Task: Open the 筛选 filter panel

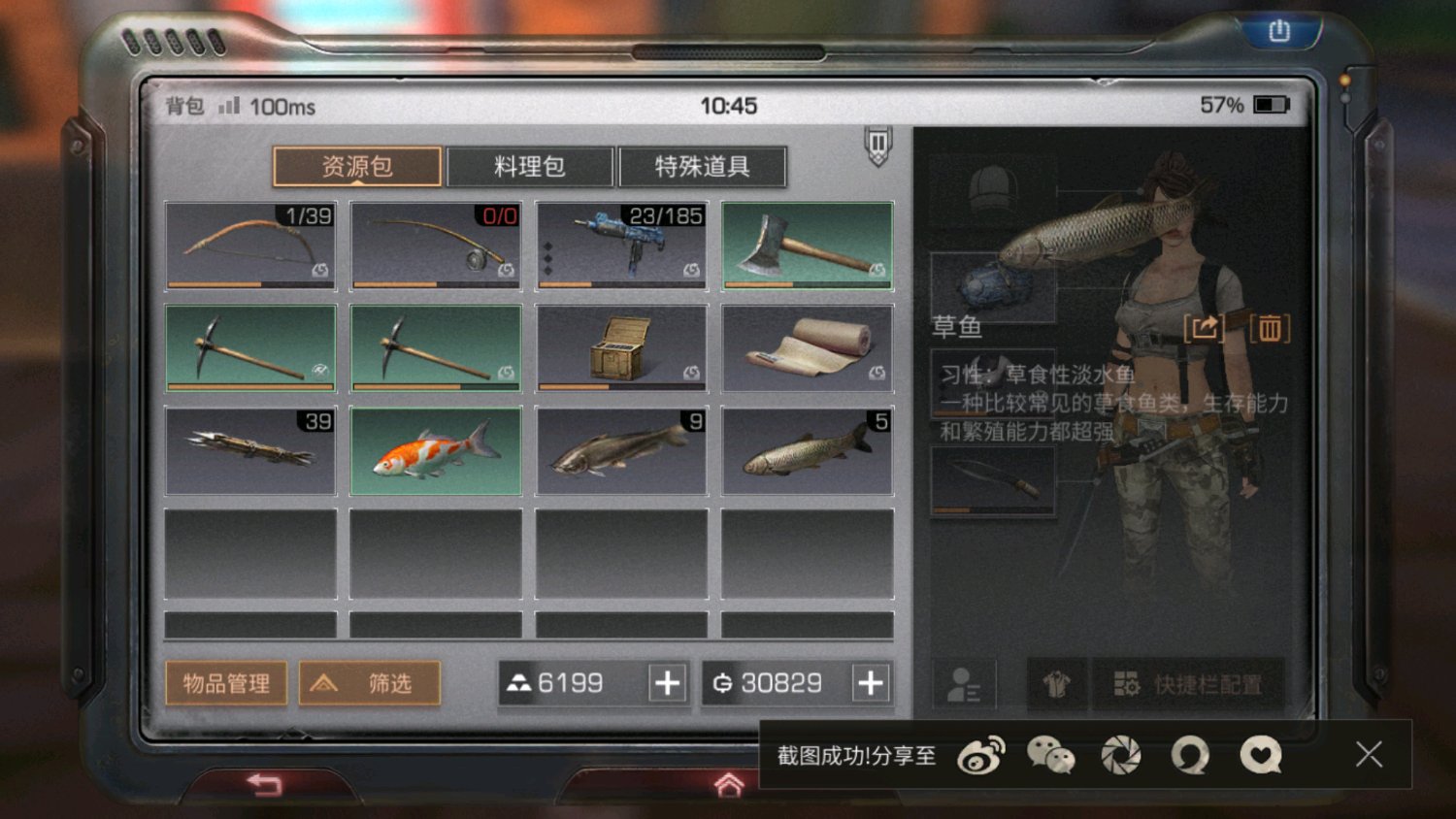Action: point(370,683)
